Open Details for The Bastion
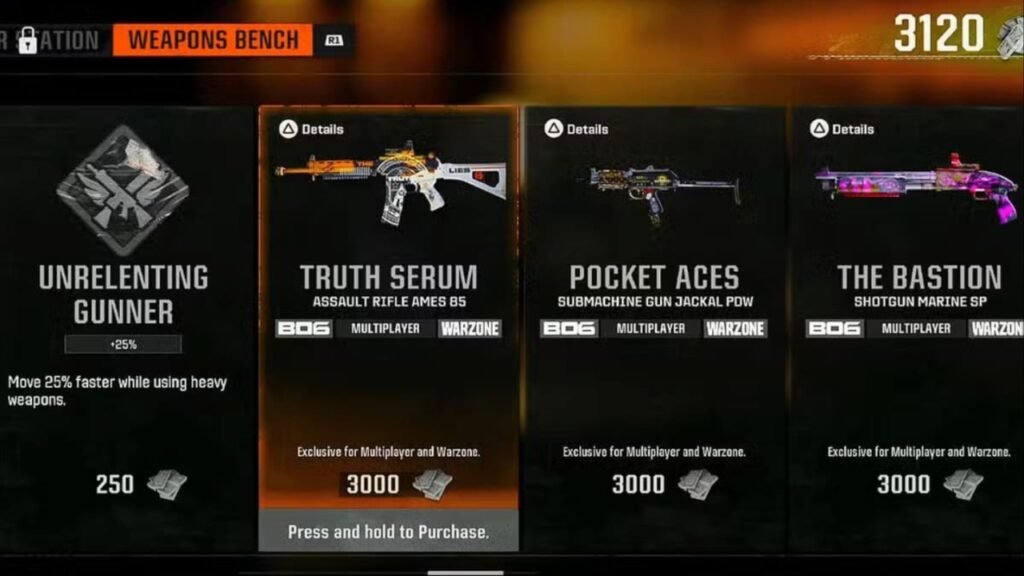1024x576 pixels. (x=842, y=129)
